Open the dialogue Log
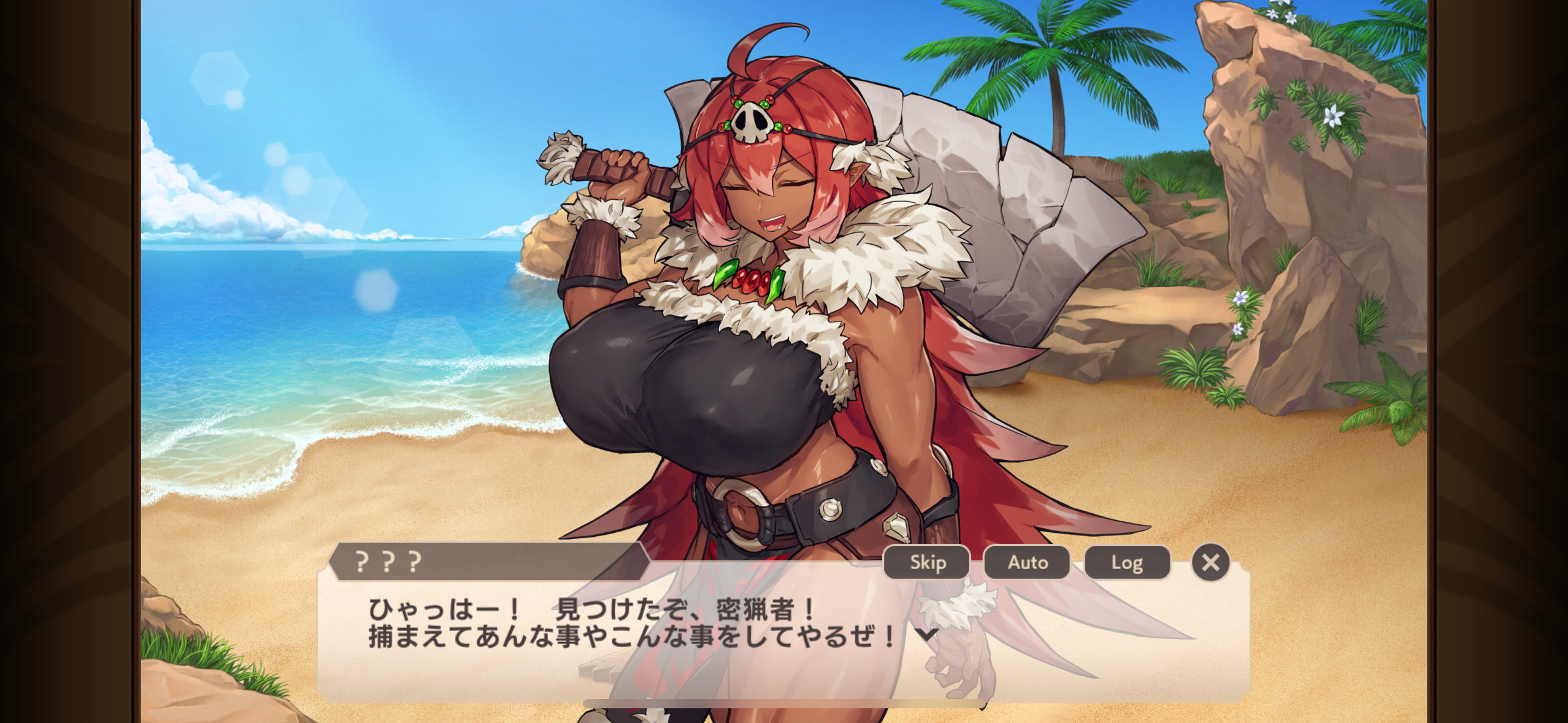The image size is (1568, 723). click(x=1127, y=562)
